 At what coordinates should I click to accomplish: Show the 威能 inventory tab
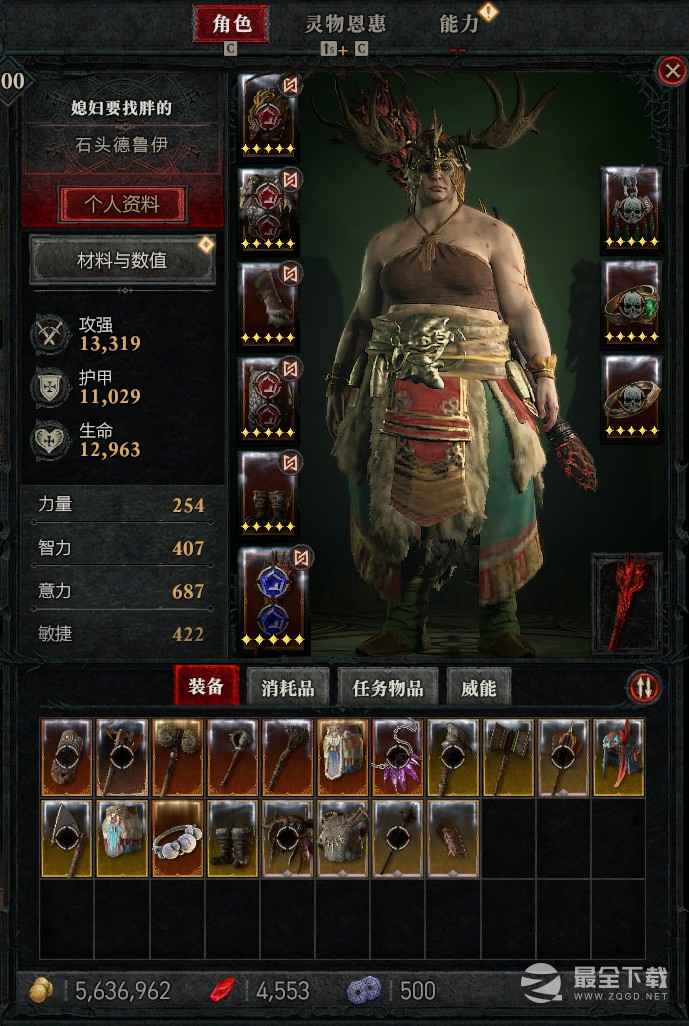tap(478, 687)
